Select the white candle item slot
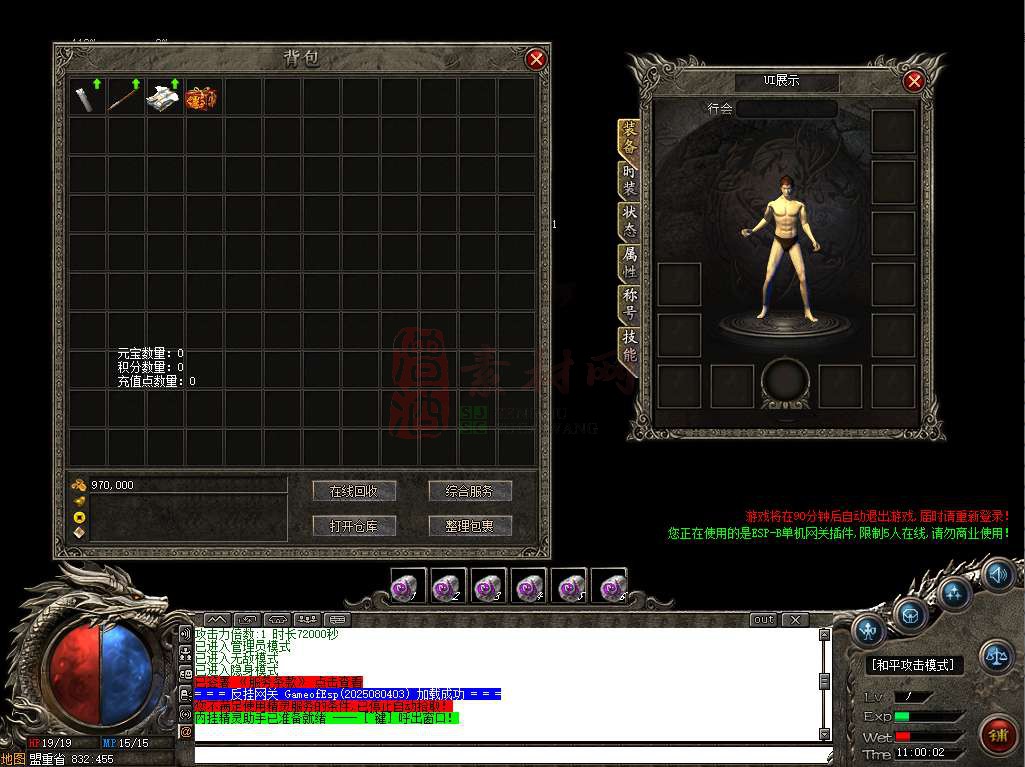The width and height of the screenshot is (1025, 767). [88, 97]
